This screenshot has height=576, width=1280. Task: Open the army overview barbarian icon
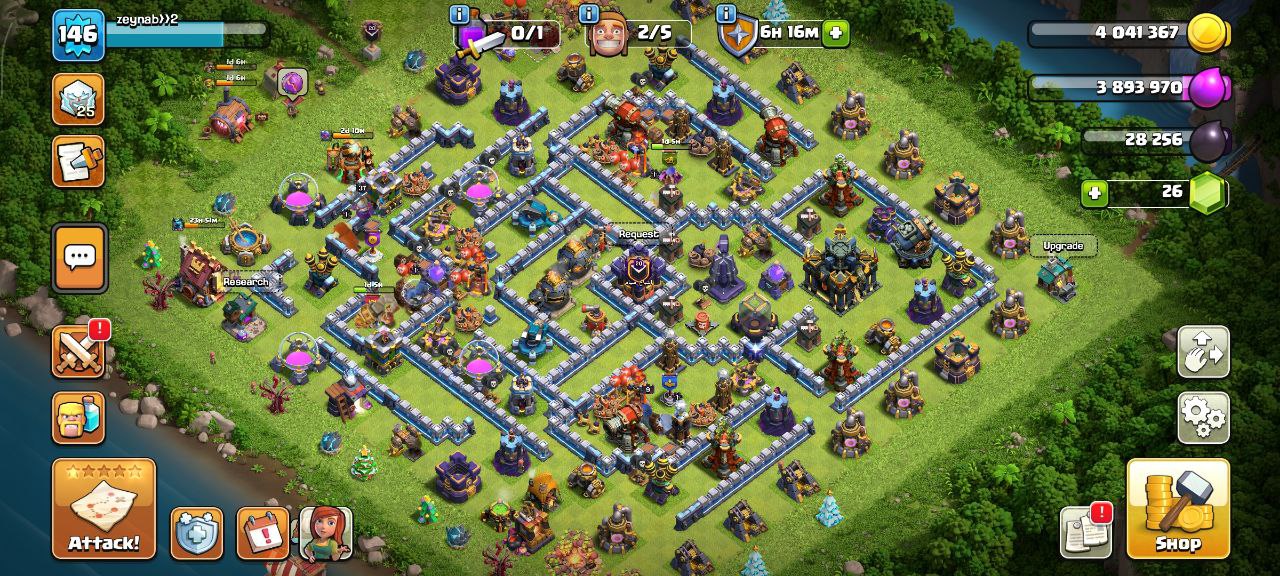click(x=78, y=417)
